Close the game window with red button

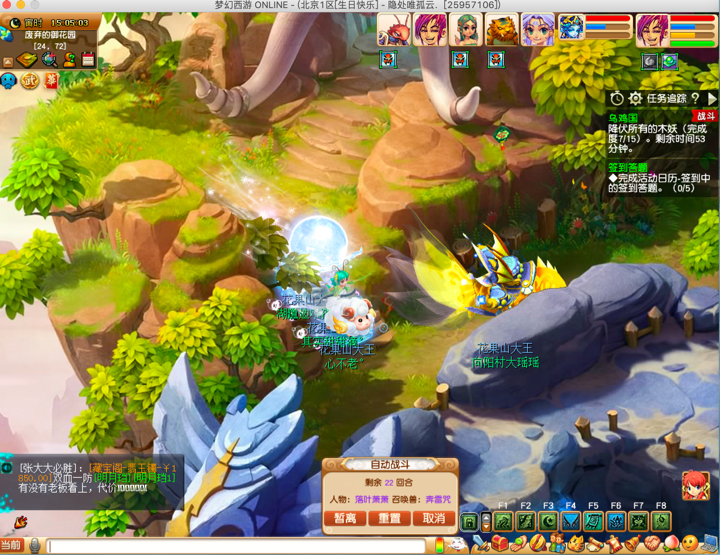9,6
